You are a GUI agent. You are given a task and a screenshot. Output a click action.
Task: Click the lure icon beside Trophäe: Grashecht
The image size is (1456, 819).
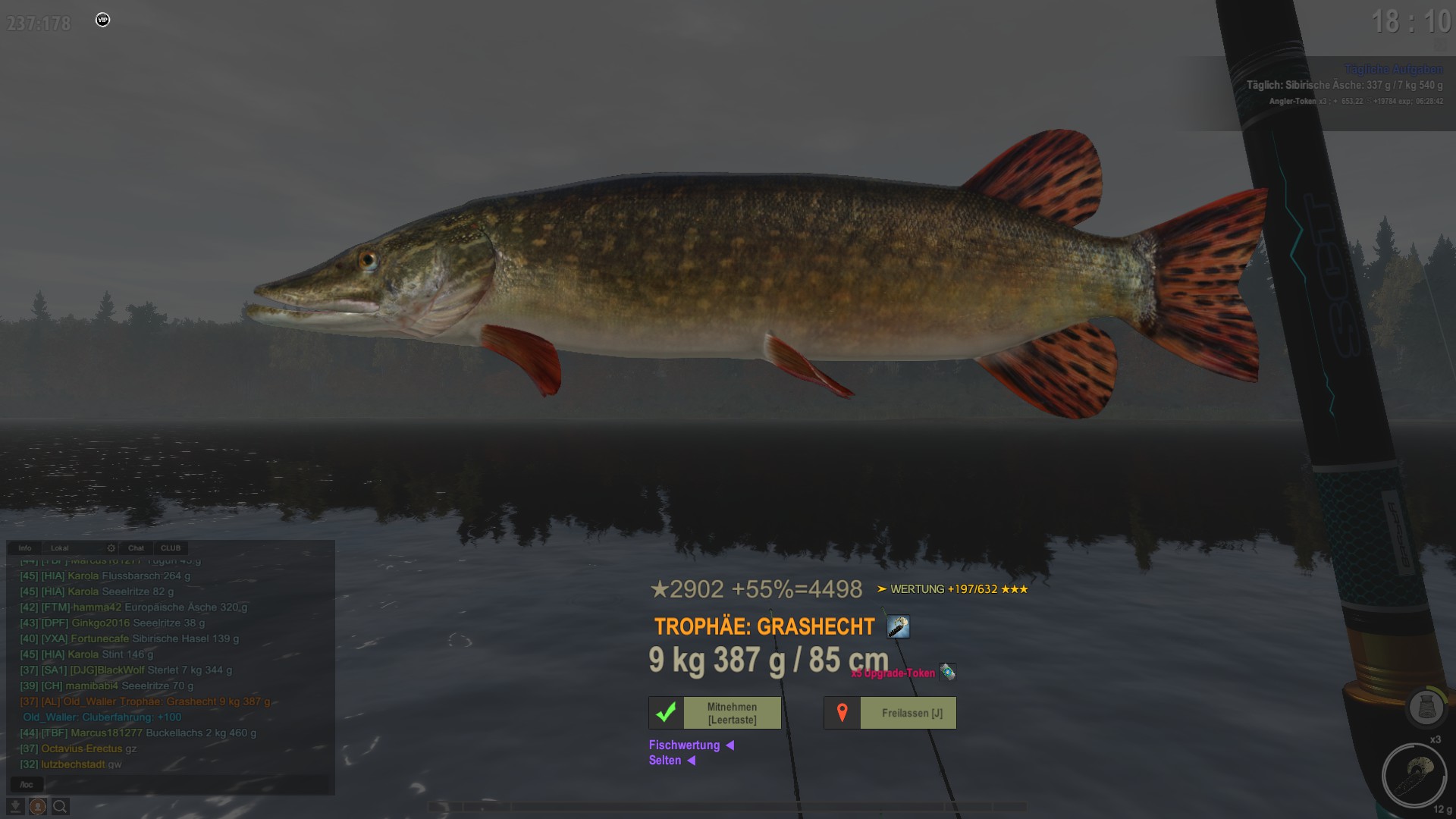[898, 627]
